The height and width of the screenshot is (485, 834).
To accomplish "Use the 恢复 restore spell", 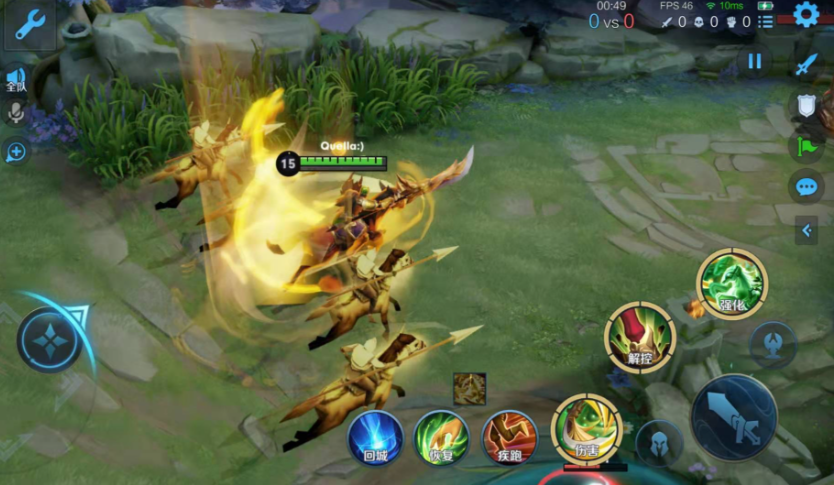I will pos(441,438).
